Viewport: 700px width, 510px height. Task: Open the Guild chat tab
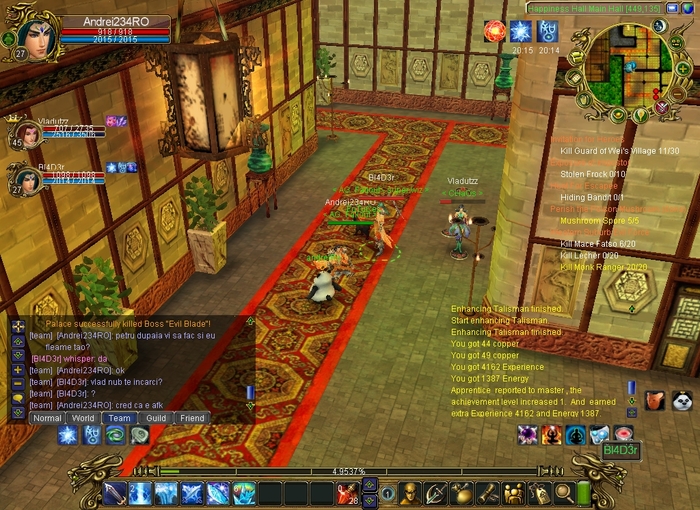tap(156, 418)
